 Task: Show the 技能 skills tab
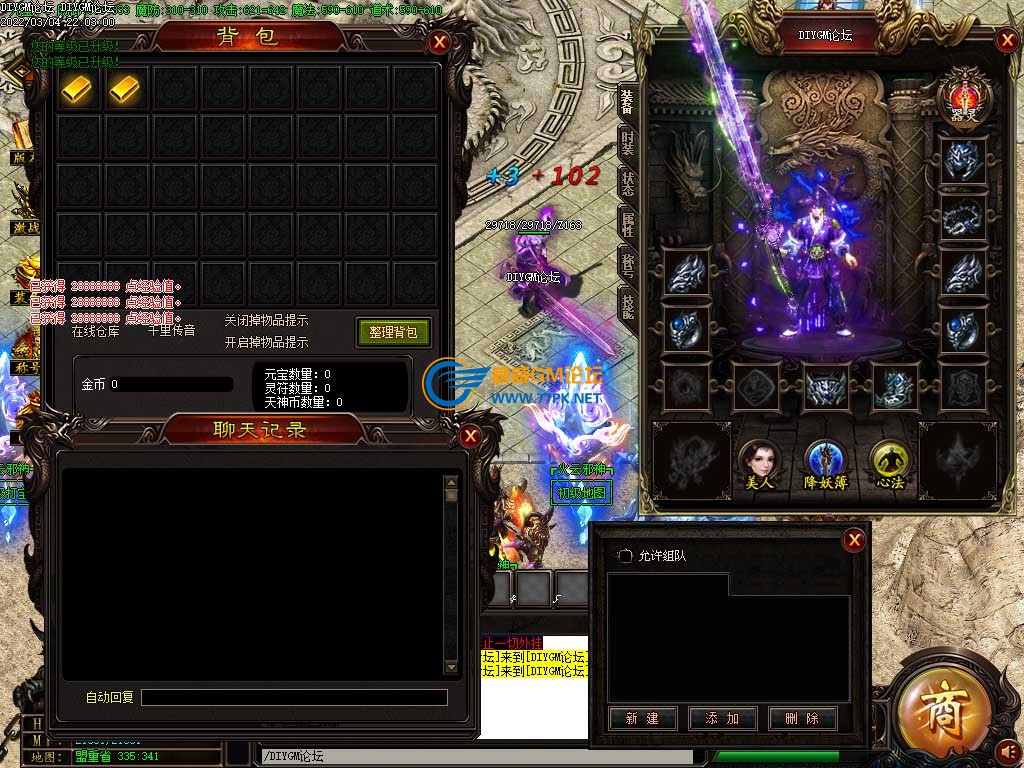[627, 305]
